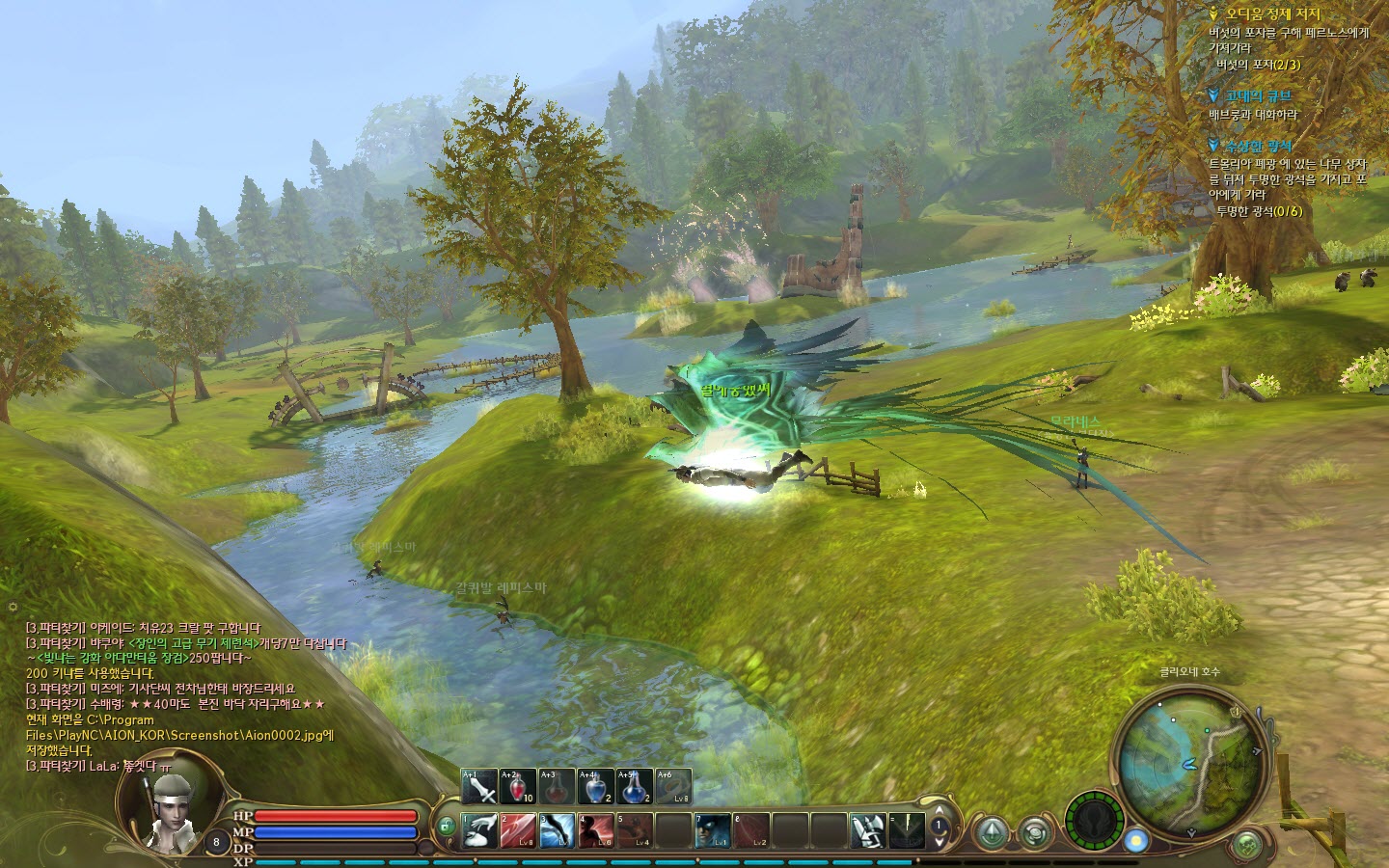Activate the red slash skill in slot 2
Viewport: 1389px width, 868px height.
click(x=518, y=831)
